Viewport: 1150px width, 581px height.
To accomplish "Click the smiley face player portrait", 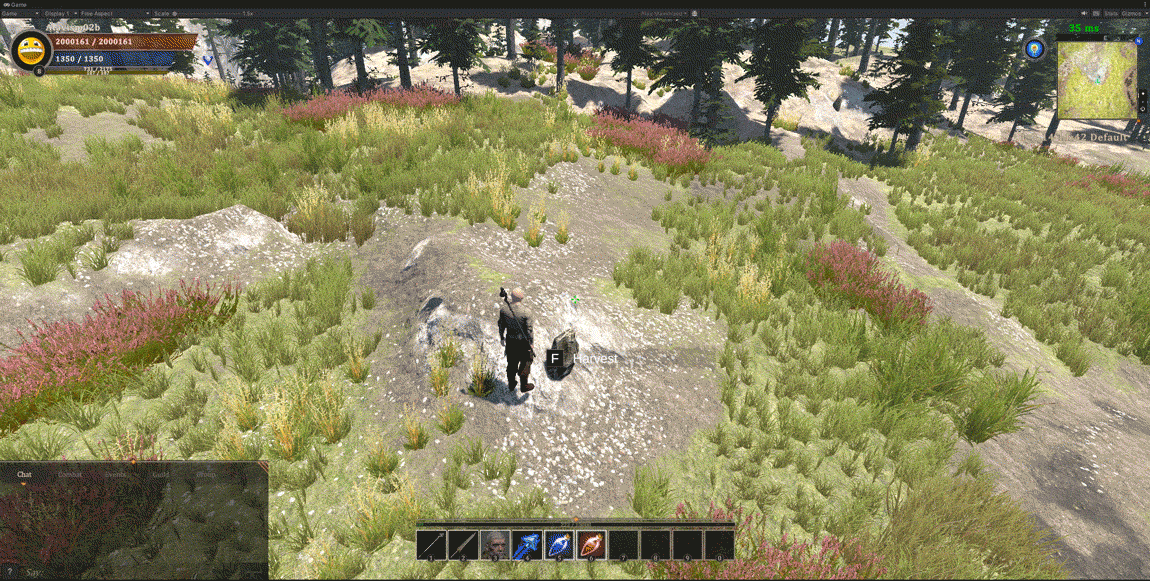I will (x=31, y=49).
